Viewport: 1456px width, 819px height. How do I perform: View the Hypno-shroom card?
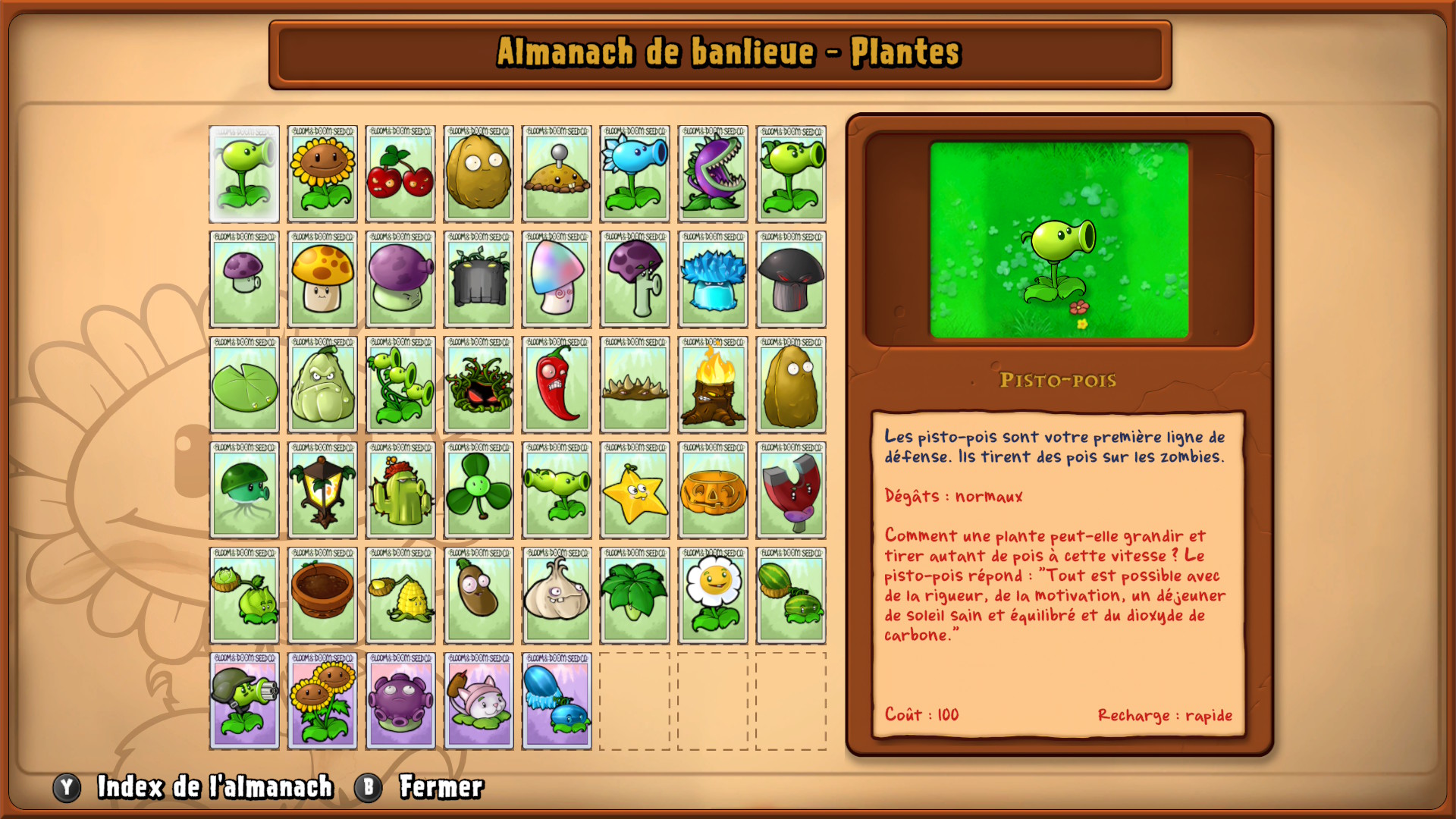click(557, 280)
